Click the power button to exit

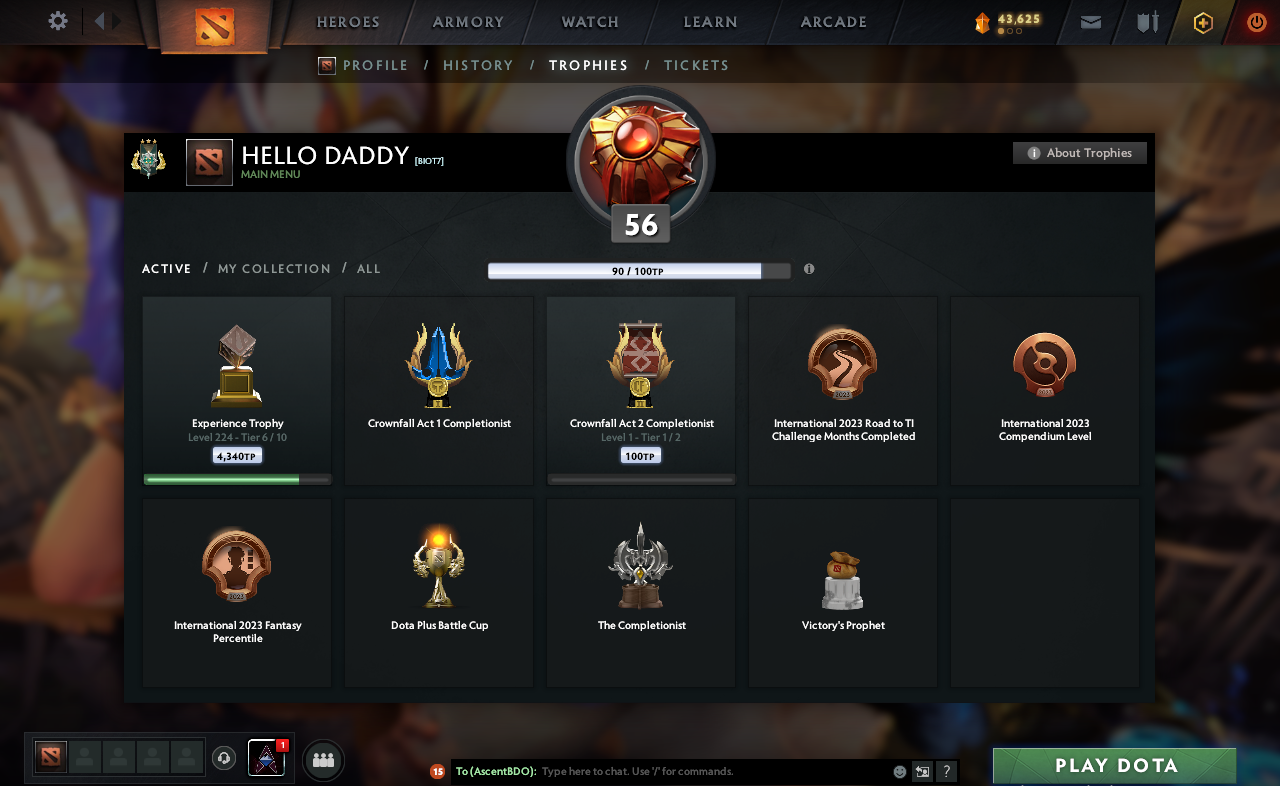pyautogui.click(x=1256, y=22)
